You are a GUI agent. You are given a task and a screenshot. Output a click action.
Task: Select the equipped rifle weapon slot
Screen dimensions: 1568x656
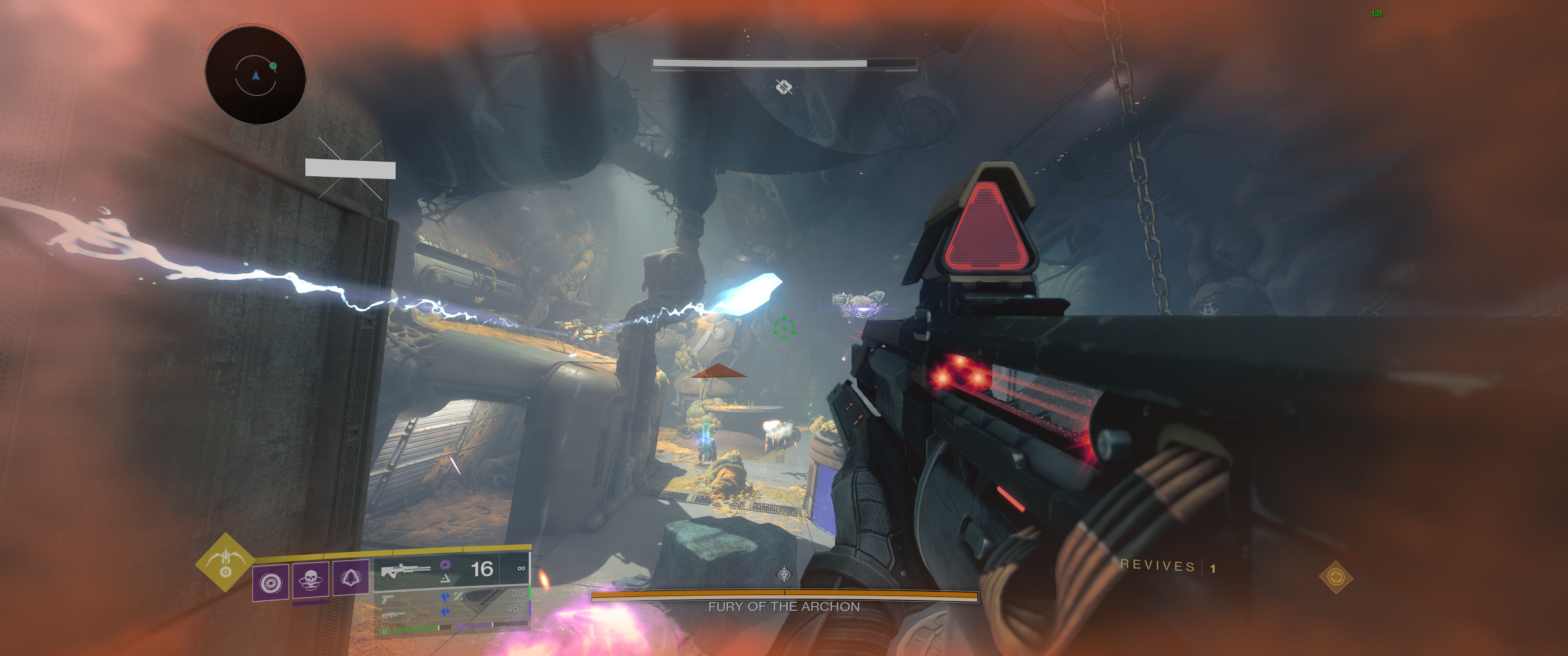(x=407, y=570)
